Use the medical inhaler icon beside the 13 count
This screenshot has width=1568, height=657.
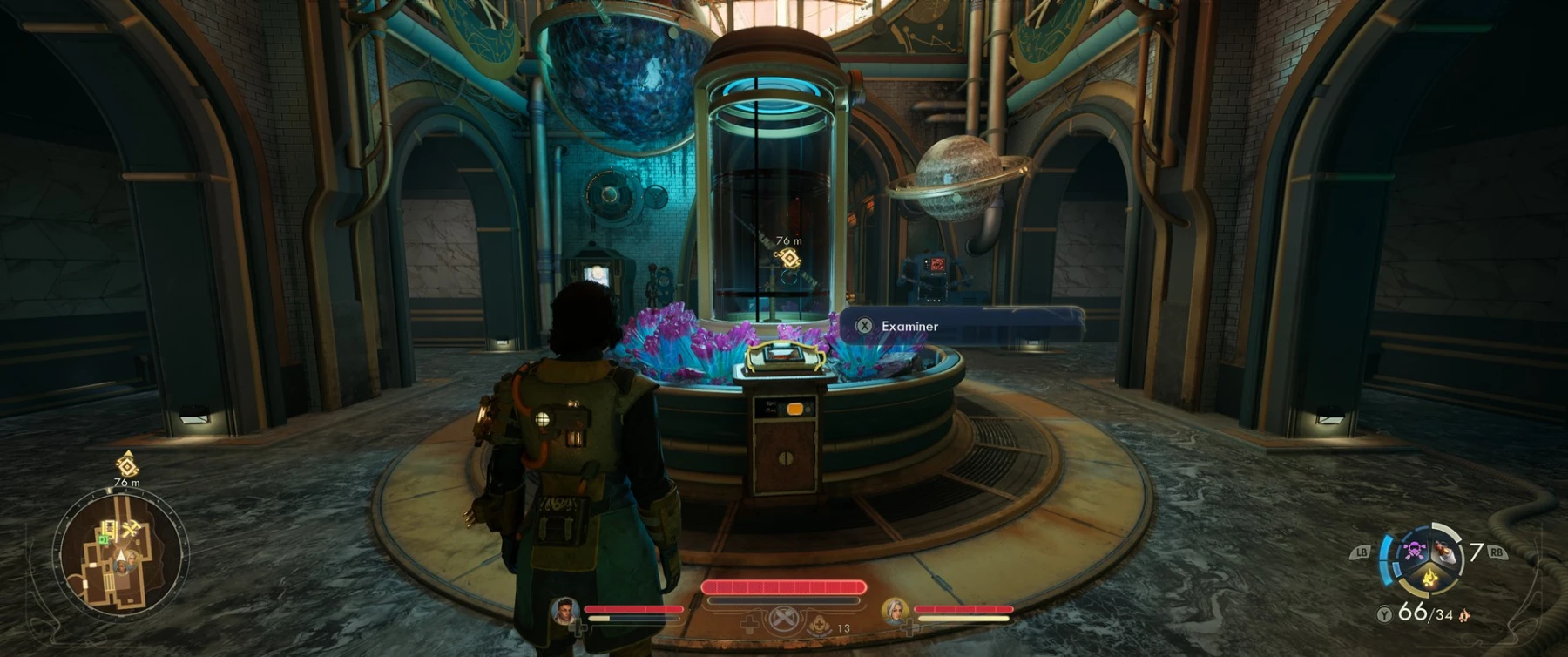click(x=819, y=623)
